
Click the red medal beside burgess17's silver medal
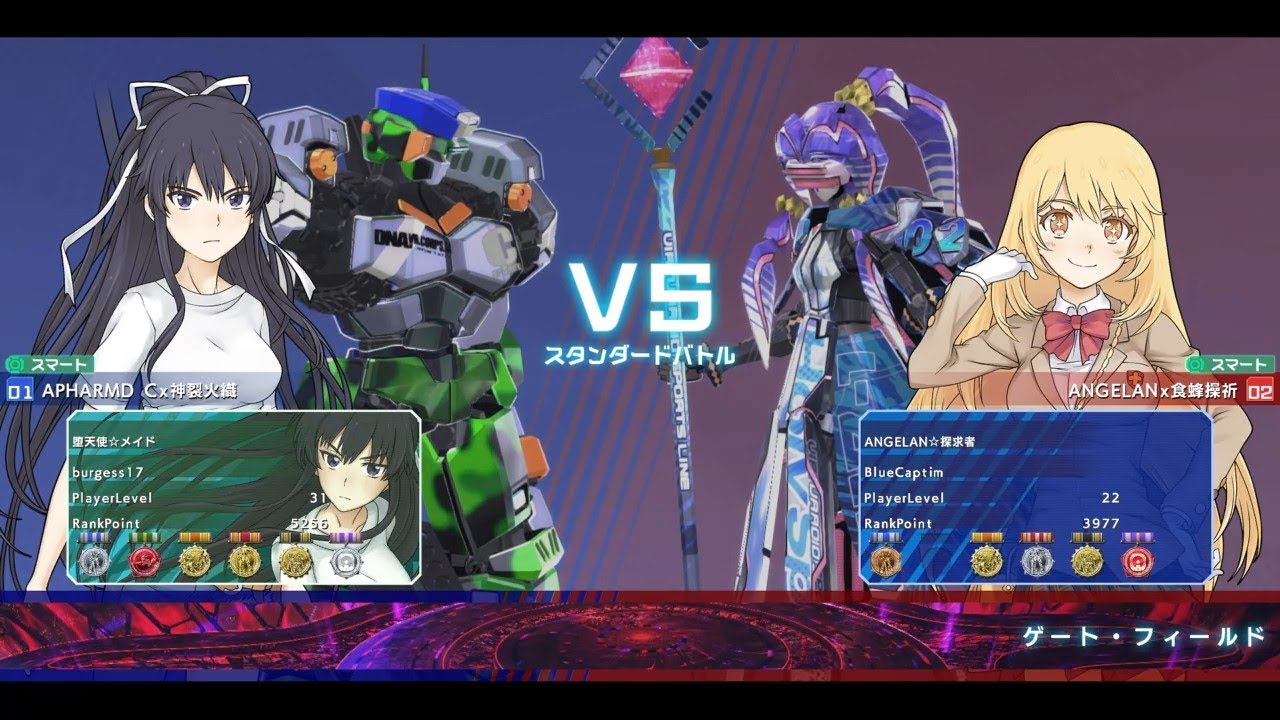(145, 560)
